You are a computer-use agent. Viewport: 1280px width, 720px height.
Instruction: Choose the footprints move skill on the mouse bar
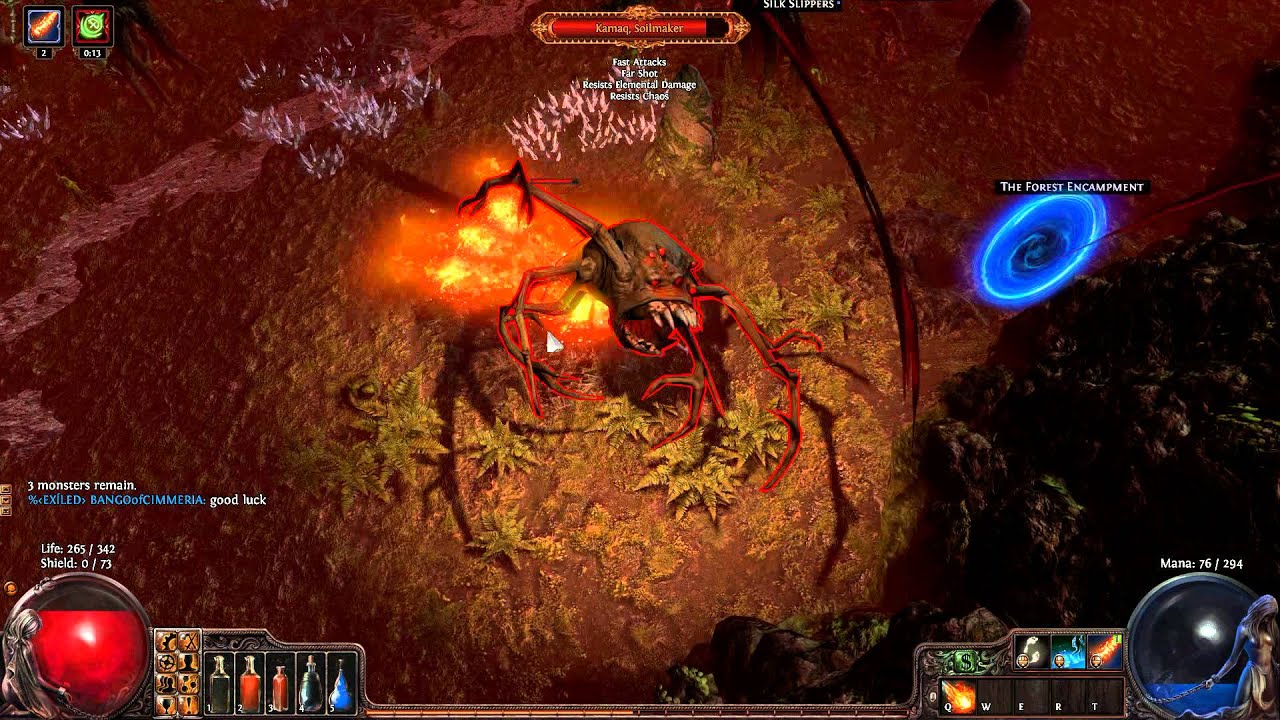[x=1031, y=651]
